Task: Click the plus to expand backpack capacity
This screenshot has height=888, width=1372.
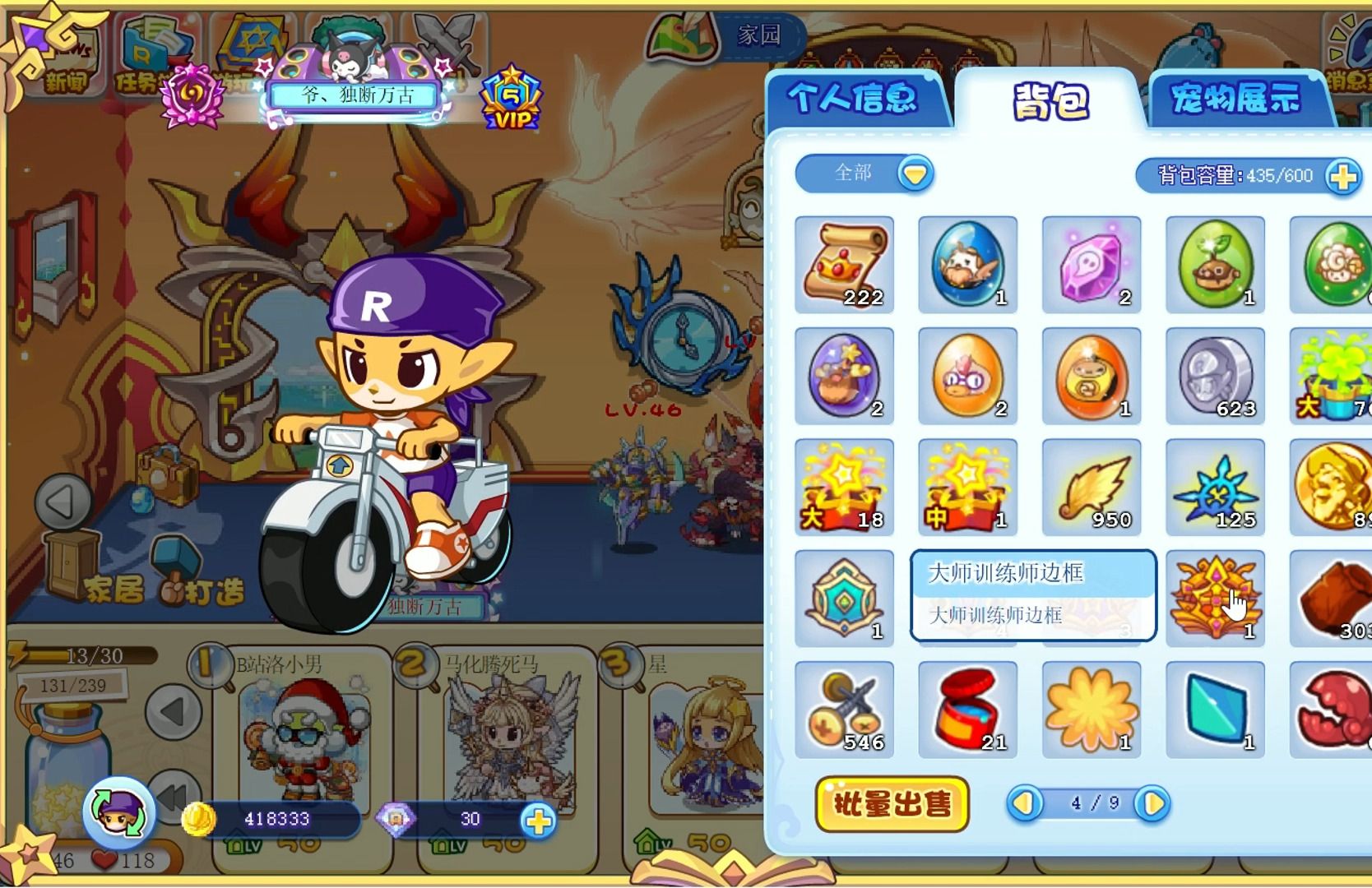Action: [x=1344, y=174]
